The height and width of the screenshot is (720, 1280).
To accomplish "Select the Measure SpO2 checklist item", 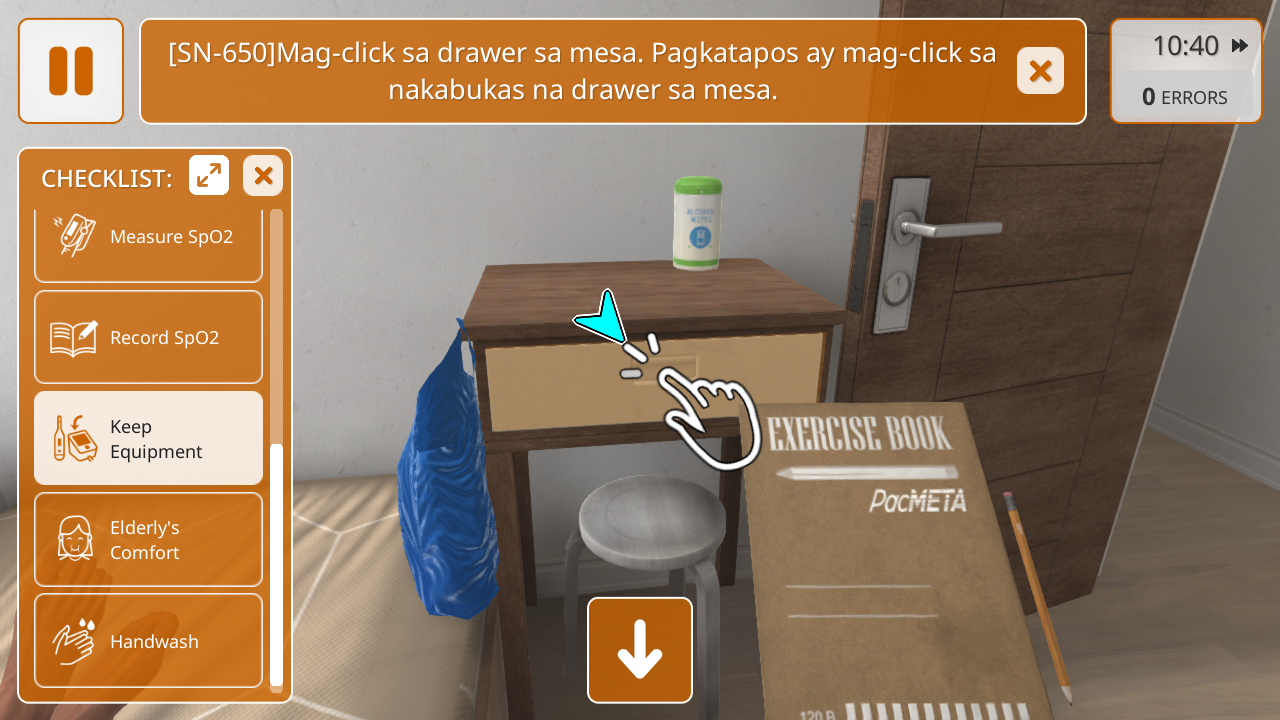I will coord(148,237).
